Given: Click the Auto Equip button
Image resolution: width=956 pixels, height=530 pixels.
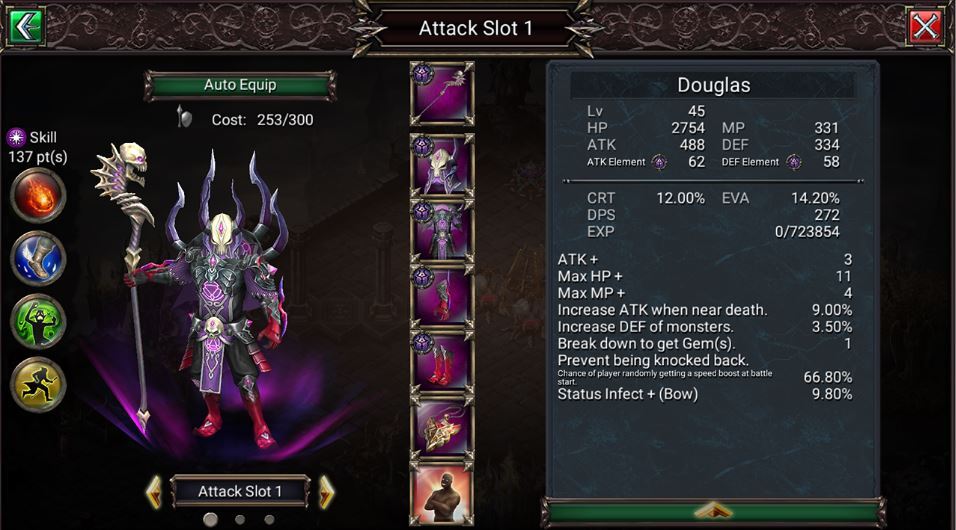Looking at the screenshot, I should click(x=240, y=86).
